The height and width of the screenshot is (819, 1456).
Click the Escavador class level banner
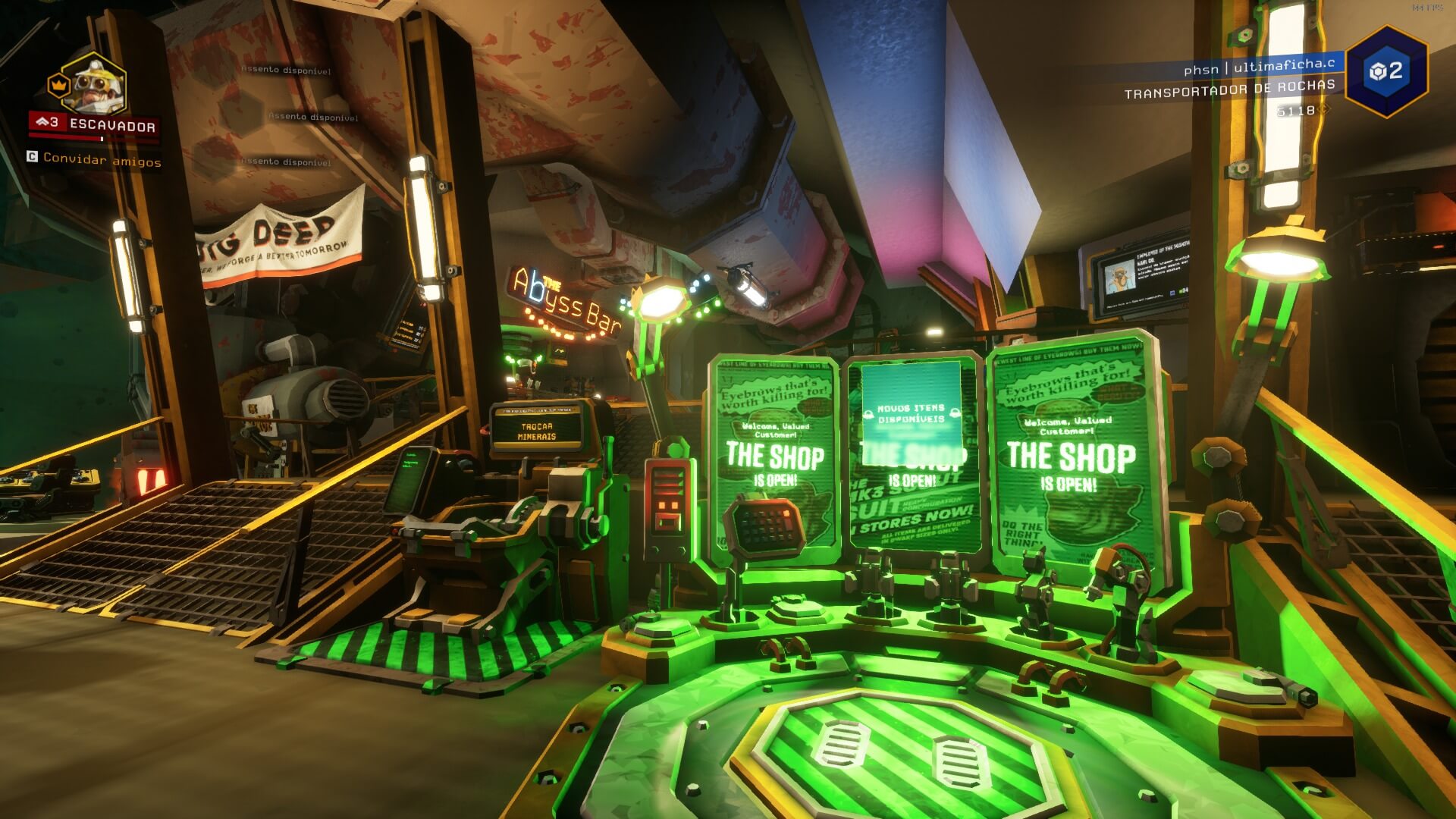tap(94, 124)
